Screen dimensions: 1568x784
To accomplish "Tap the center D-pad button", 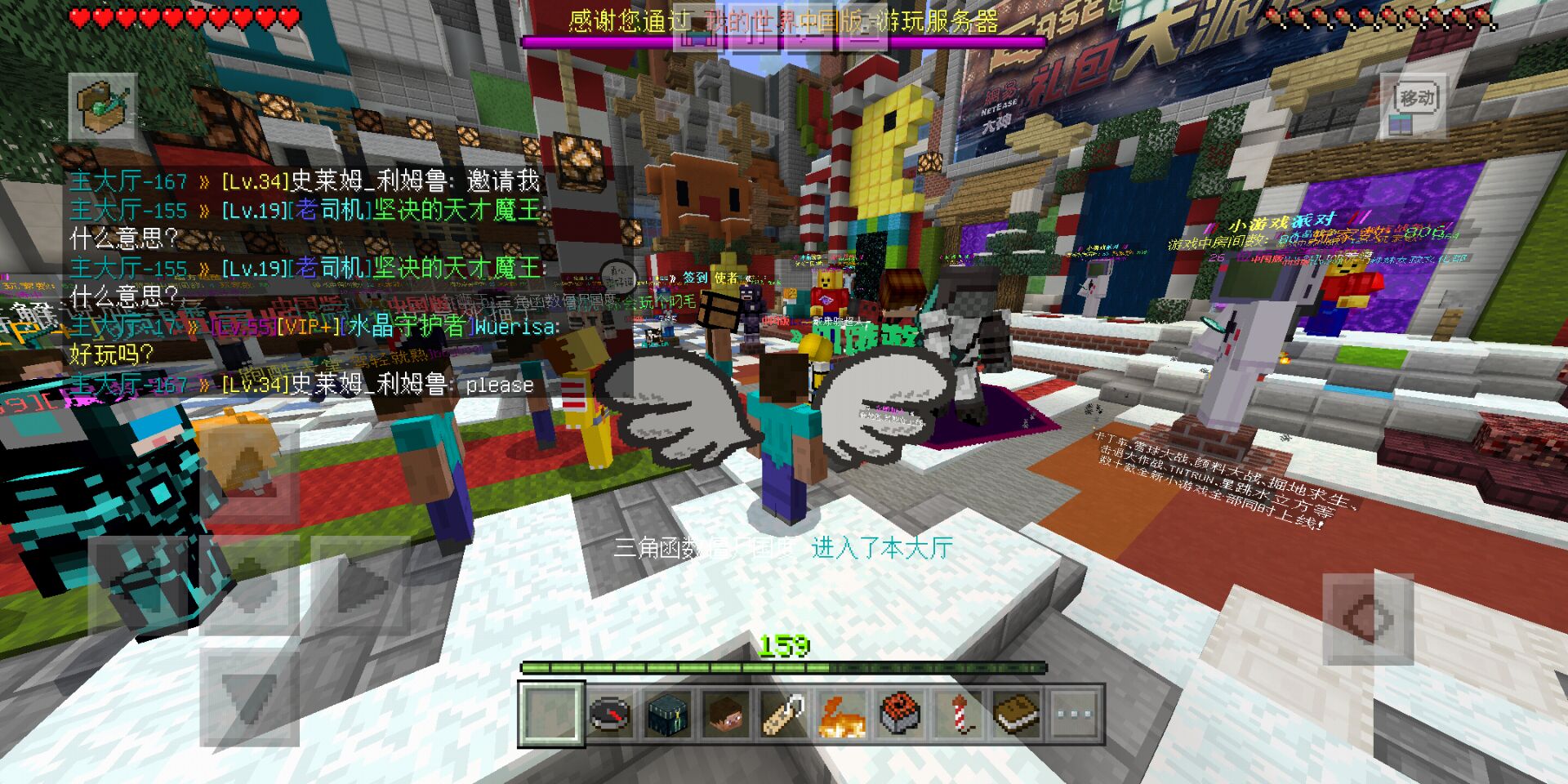I will pyautogui.click(x=249, y=585).
